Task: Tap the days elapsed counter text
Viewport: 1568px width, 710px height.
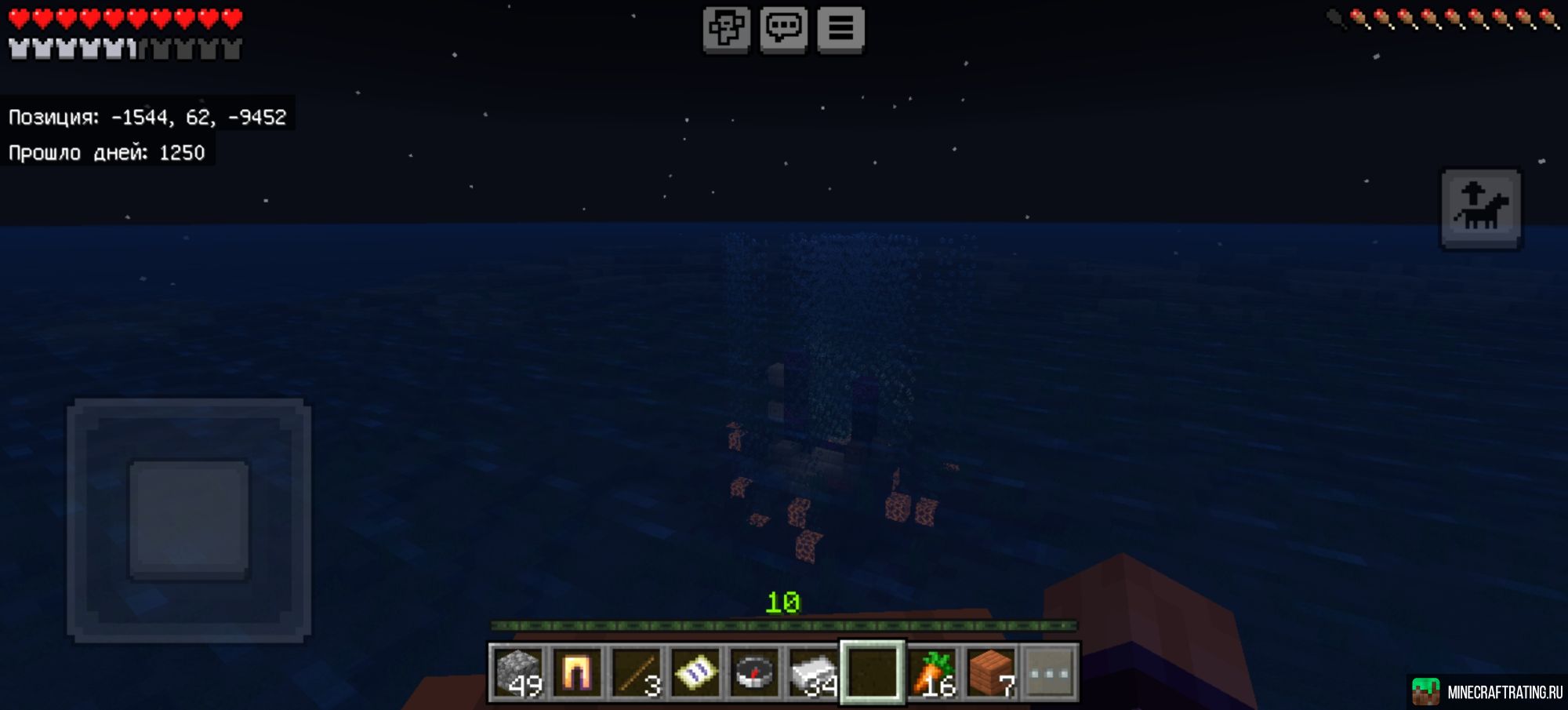Action: [x=106, y=153]
